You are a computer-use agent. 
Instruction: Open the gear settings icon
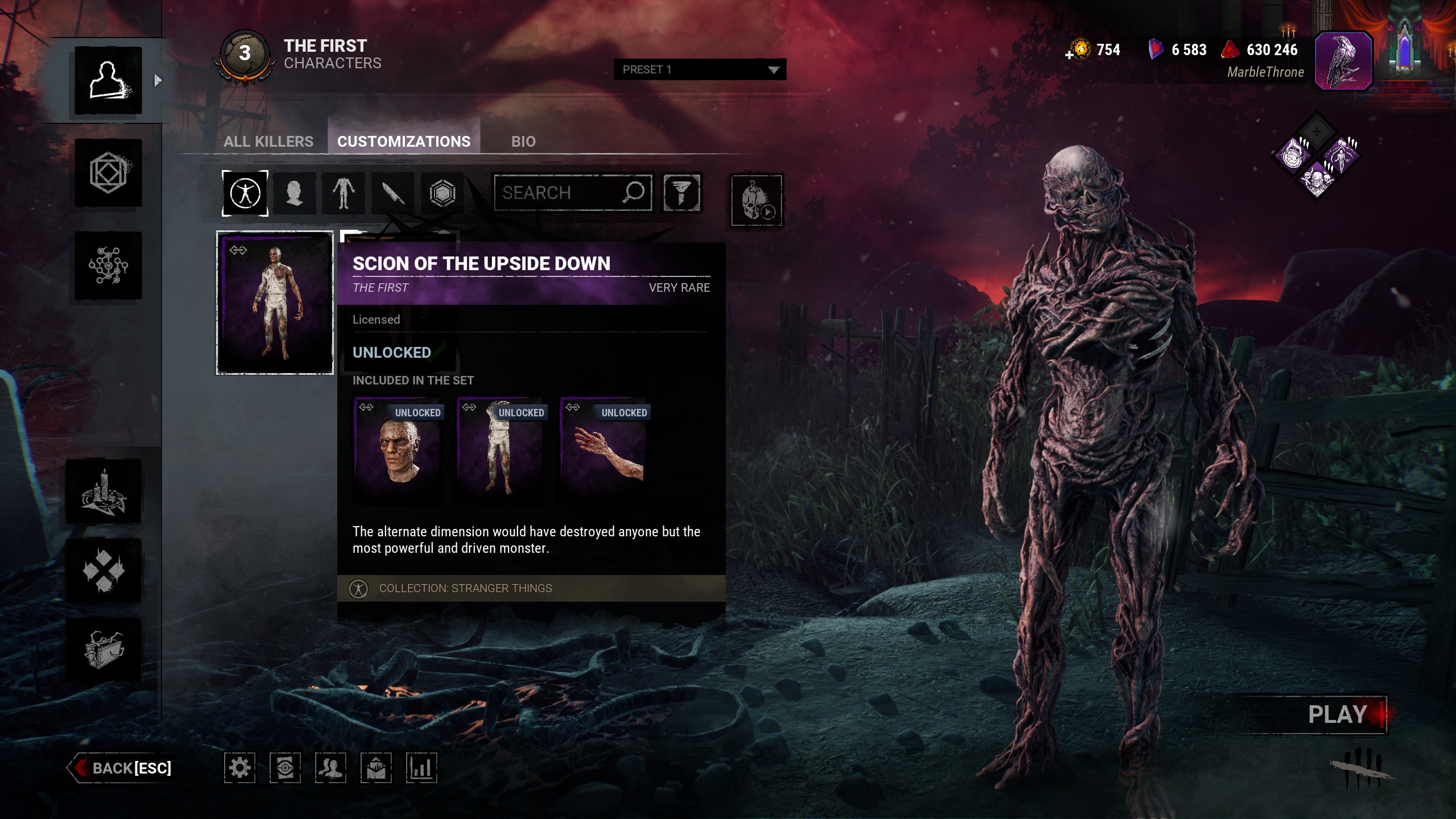pyautogui.click(x=239, y=768)
